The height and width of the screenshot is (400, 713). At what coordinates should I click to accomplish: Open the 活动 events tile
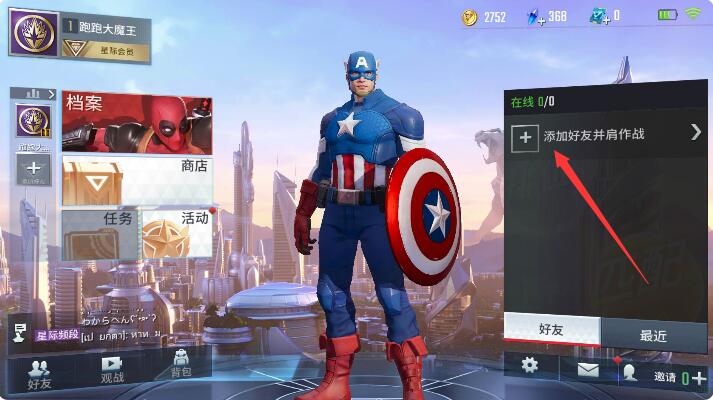[177, 234]
